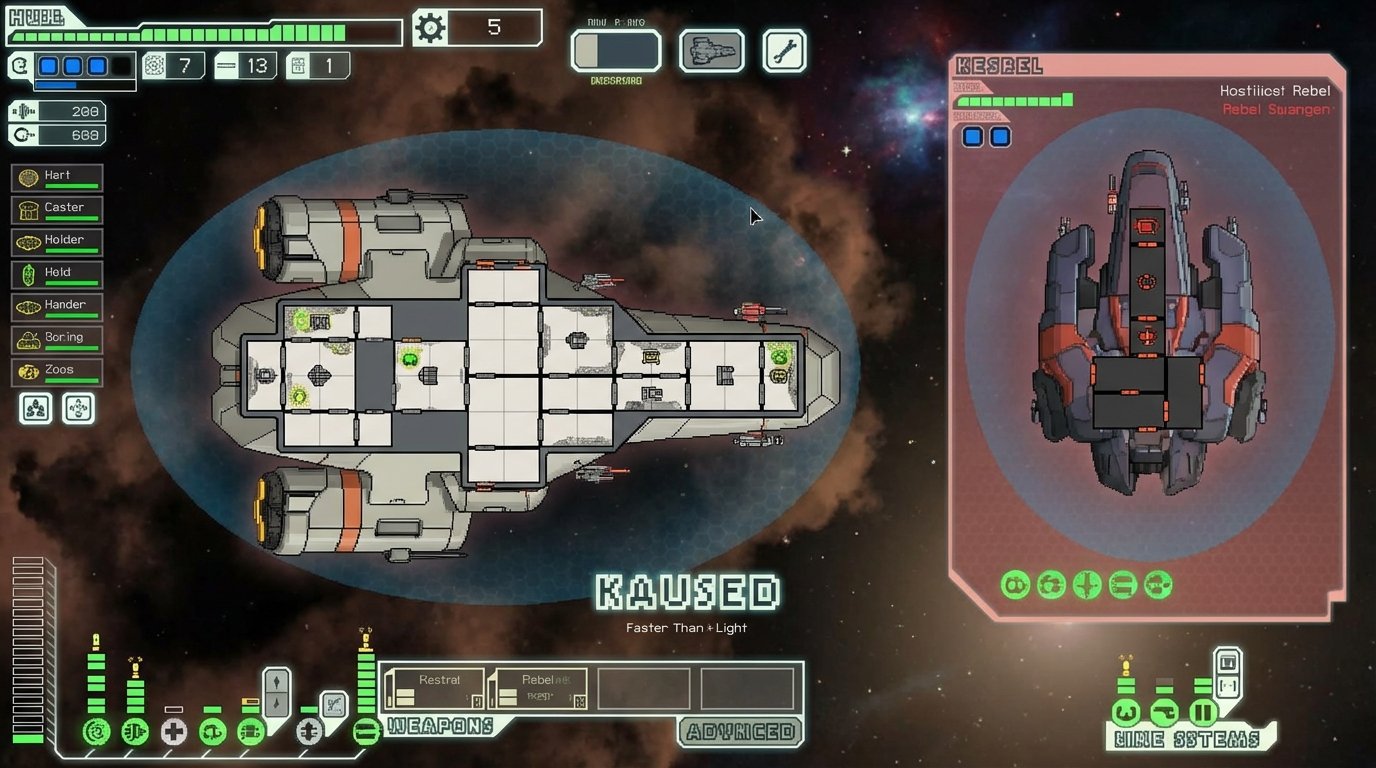The image size is (1376, 768).
Task: Click the engines system icon
Action: (x=135, y=731)
